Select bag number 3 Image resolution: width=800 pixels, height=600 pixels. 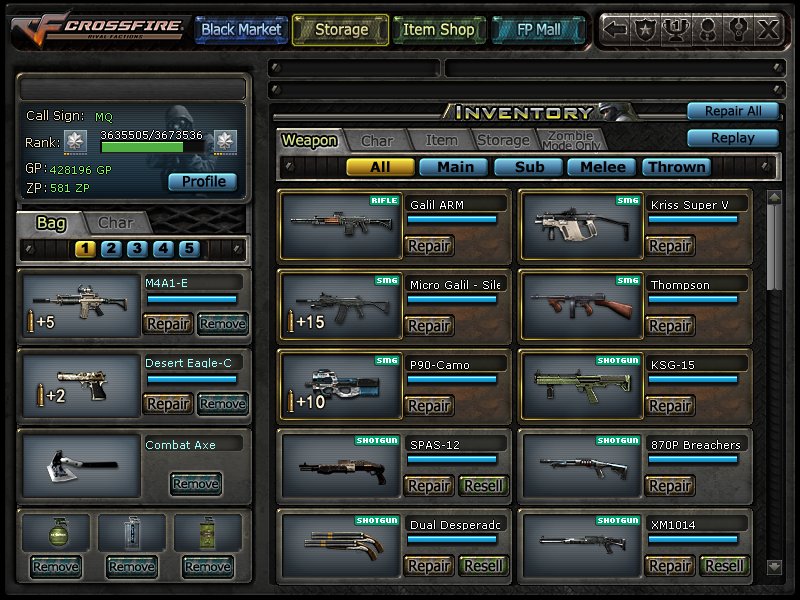pos(138,249)
